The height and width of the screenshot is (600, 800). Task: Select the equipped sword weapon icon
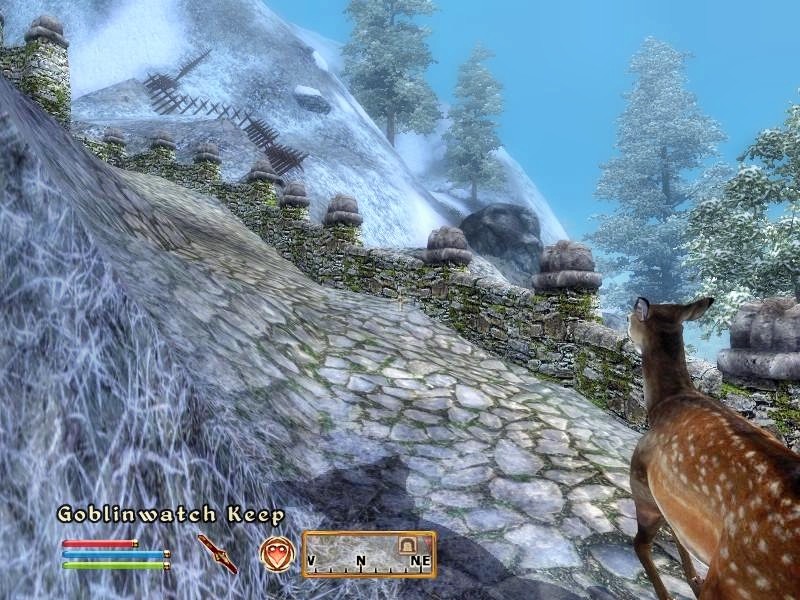point(217,553)
